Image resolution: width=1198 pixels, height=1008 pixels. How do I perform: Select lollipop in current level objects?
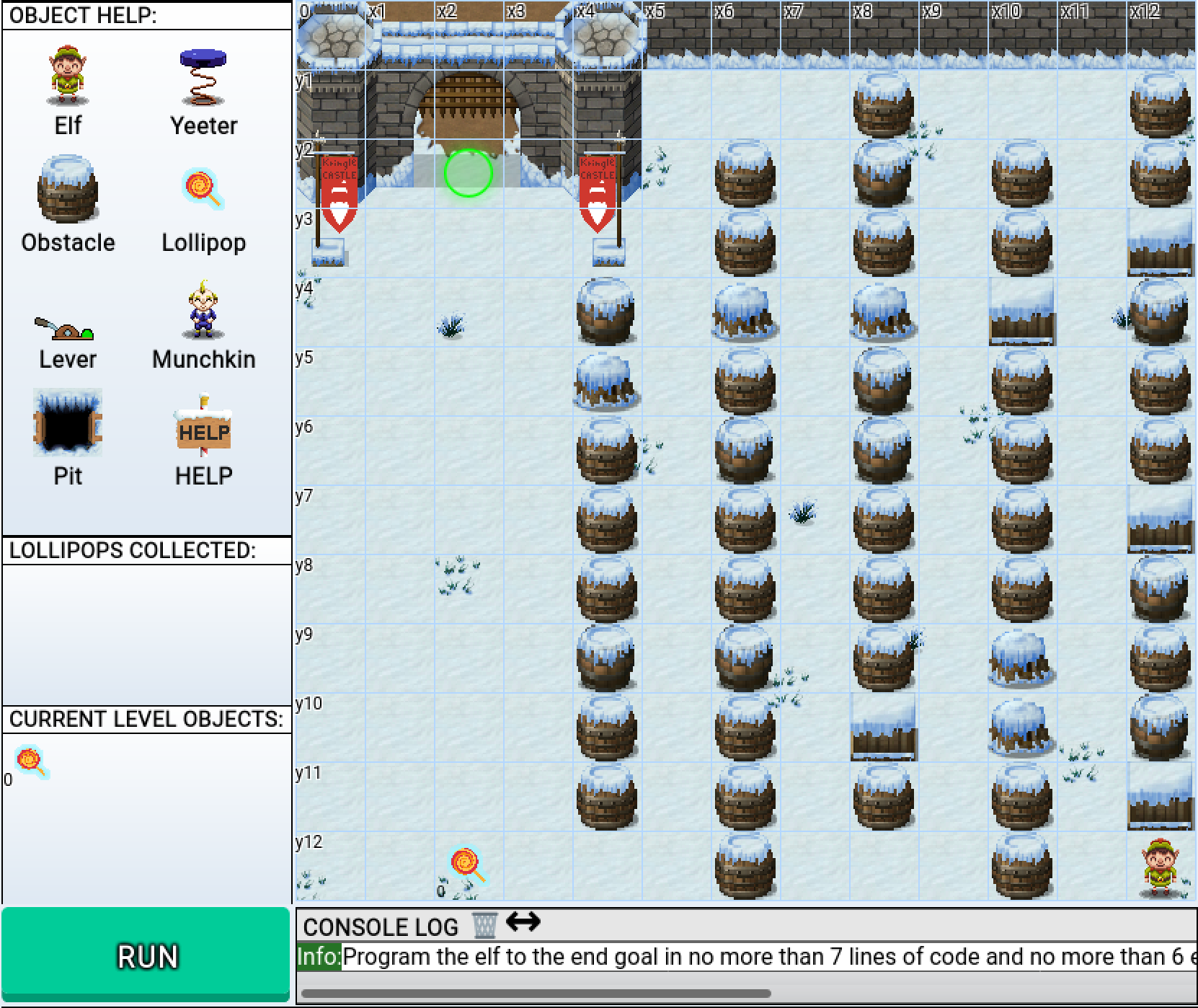click(32, 761)
